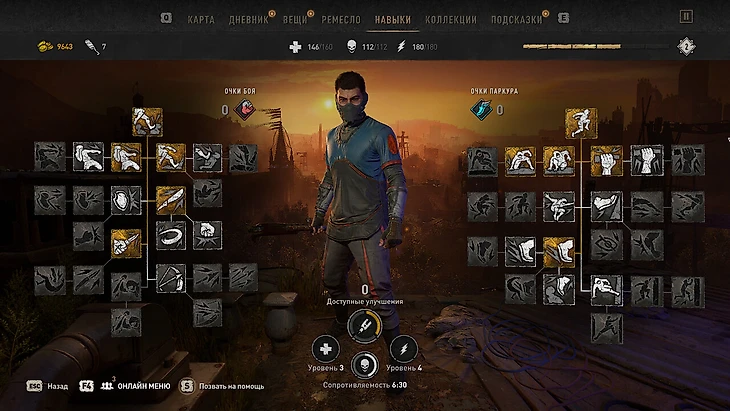Screen dimensions: 730x411
Task: Click the blade skill in combat tree
Action: (x=170, y=199)
